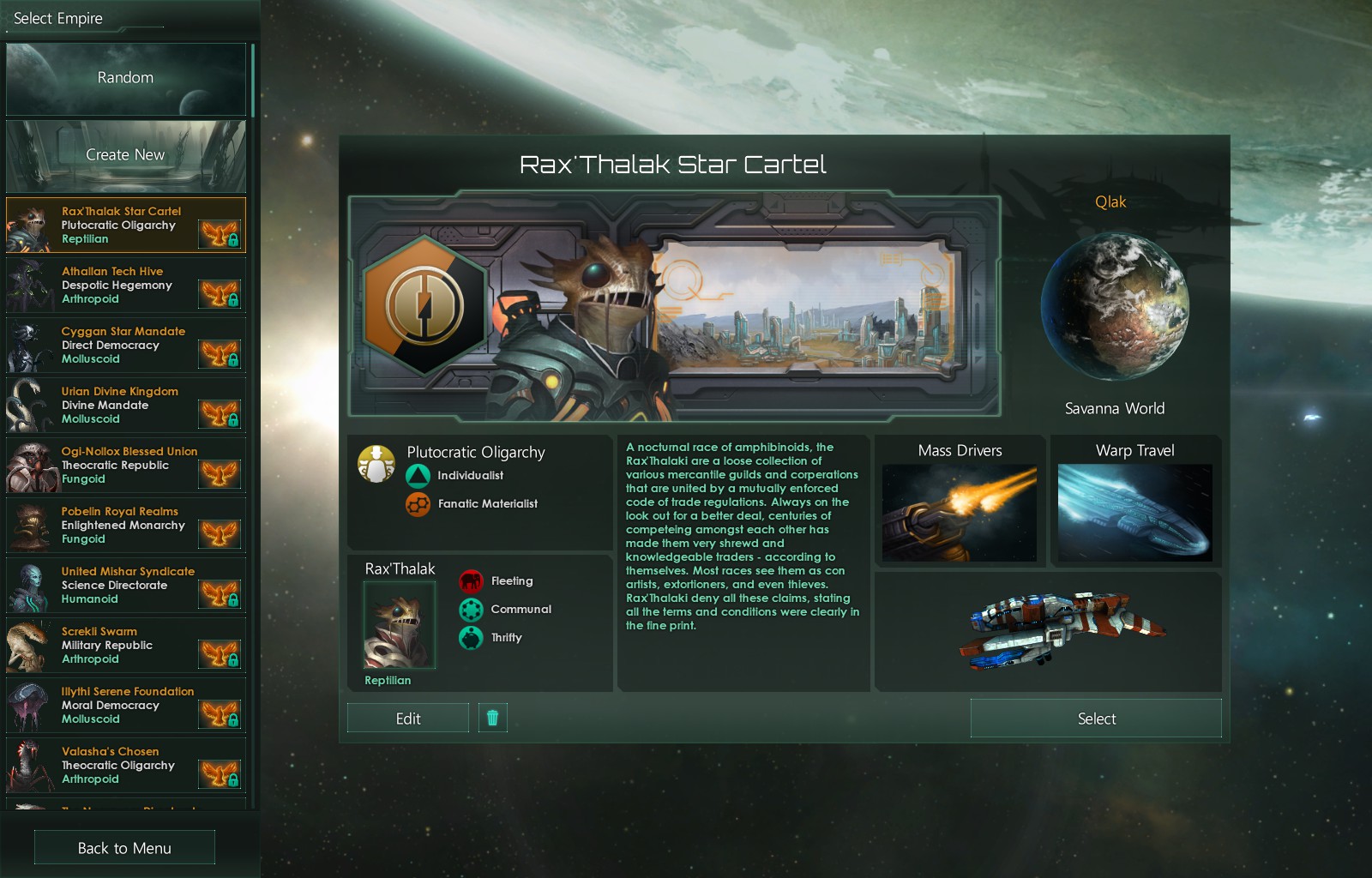Choose the Urian Divine Kingdom empire

coord(125,406)
